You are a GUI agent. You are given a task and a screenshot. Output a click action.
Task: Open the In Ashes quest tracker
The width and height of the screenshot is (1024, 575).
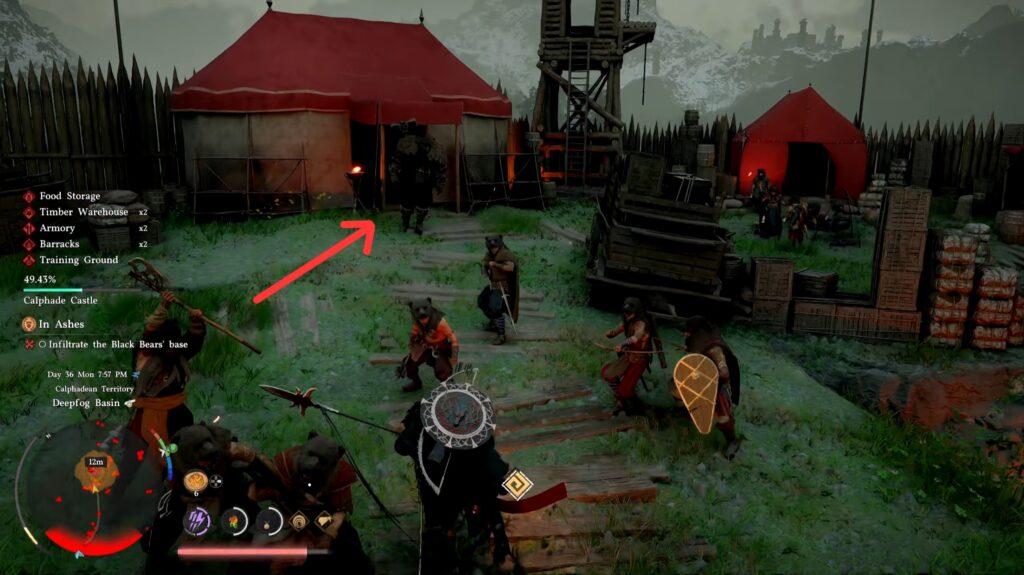62,324
